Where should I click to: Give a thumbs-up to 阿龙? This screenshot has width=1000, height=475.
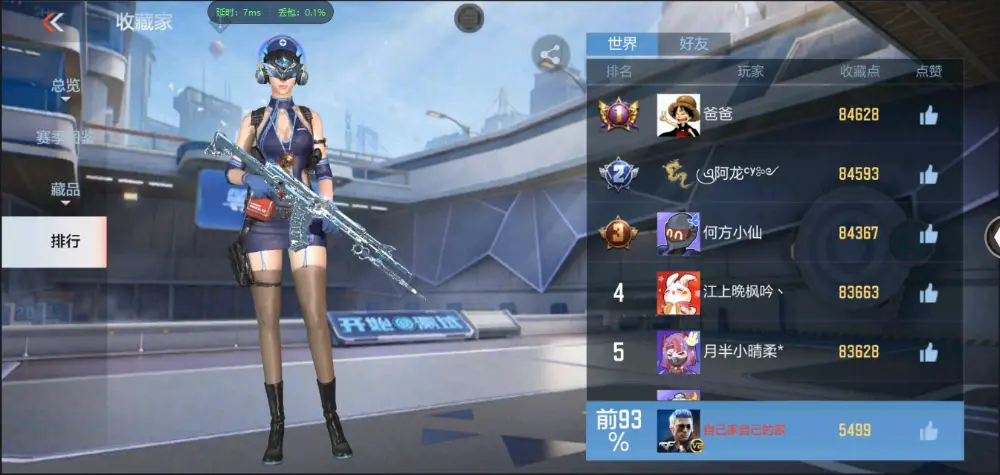[x=928, y=175]
